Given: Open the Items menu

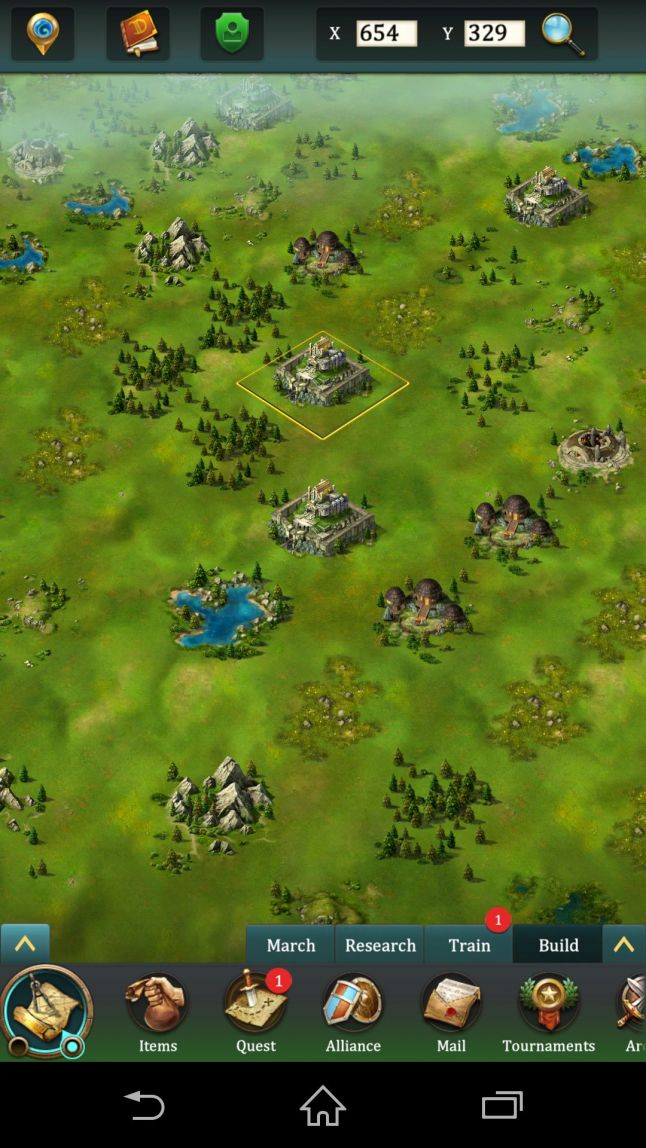Looking at the screenshot, I should 157,1013.
